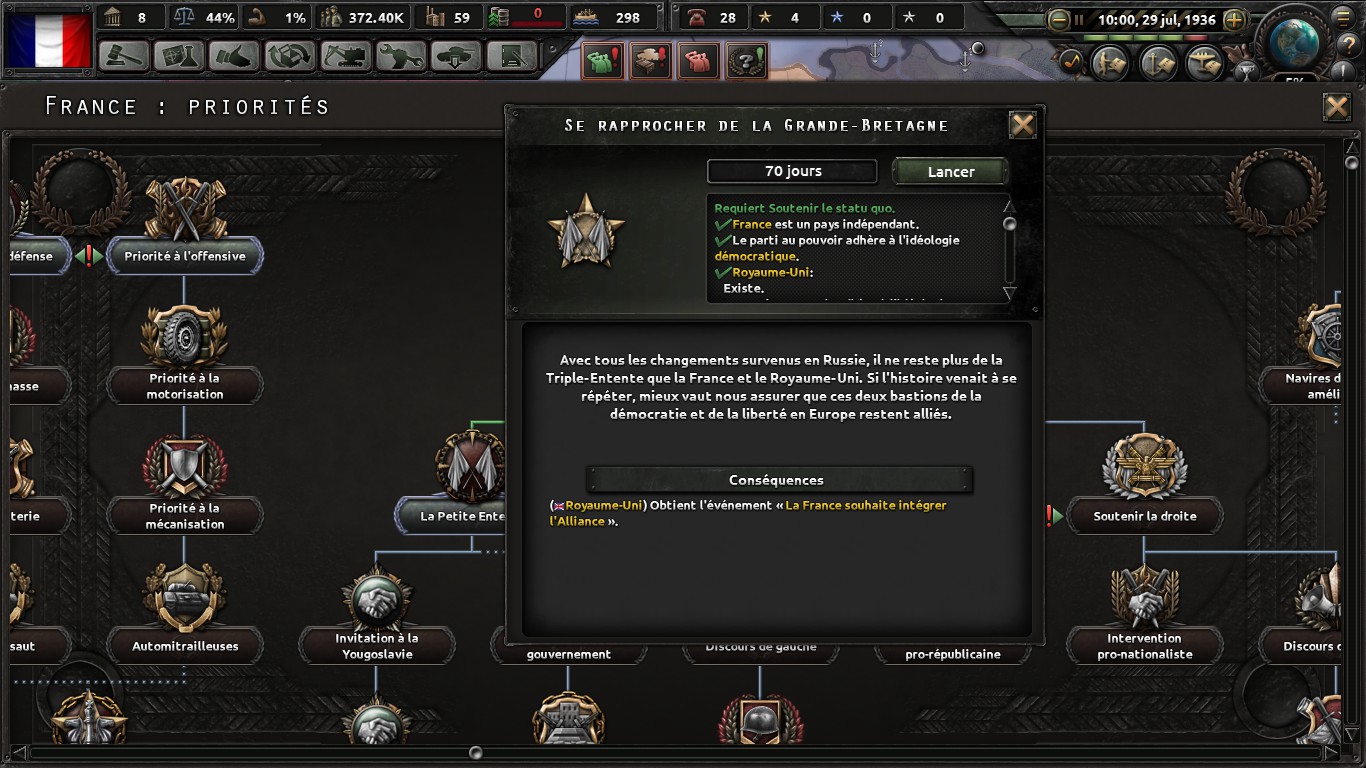The image size is (1366, 768).
Task: Choose Soutenir la droite focus
Action: pos(1144,516)
